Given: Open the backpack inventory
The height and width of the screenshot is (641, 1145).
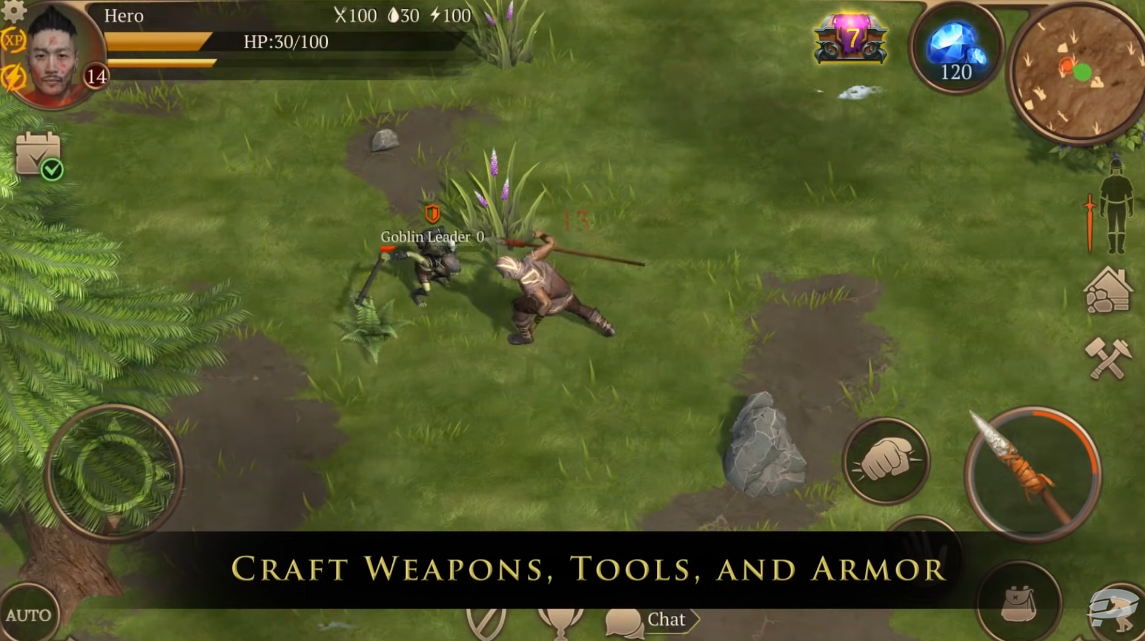Looking at the screenshot, I should pos(1018,603).
